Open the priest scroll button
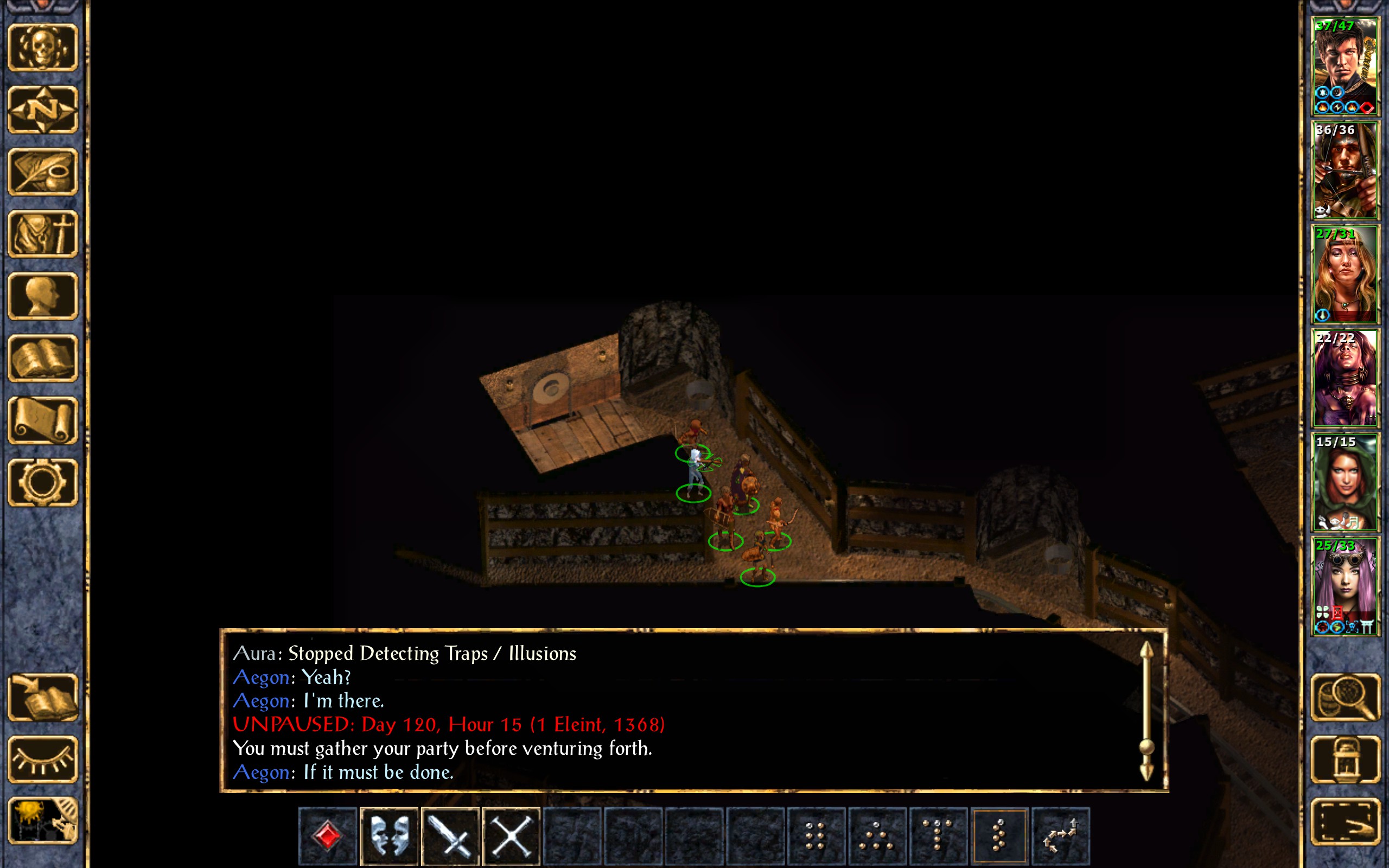The image size is (1389, 868). (43, 421)
